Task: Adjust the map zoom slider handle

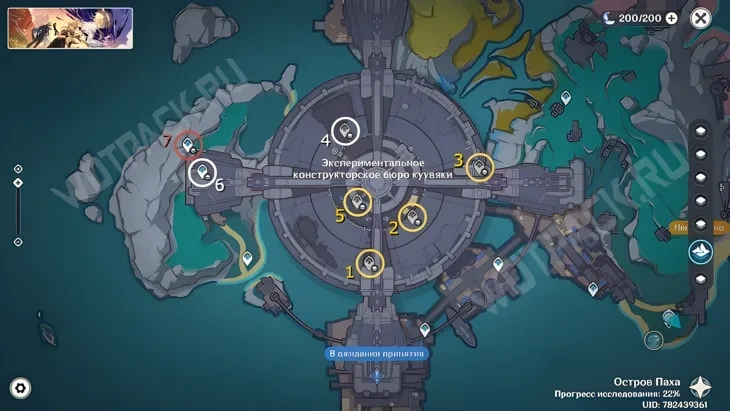Action: (x=18, y=183)
